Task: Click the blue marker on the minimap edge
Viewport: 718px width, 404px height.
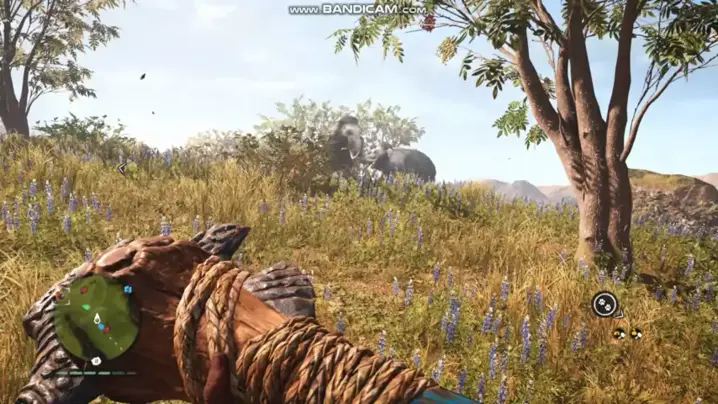Action: click(128, 289)
